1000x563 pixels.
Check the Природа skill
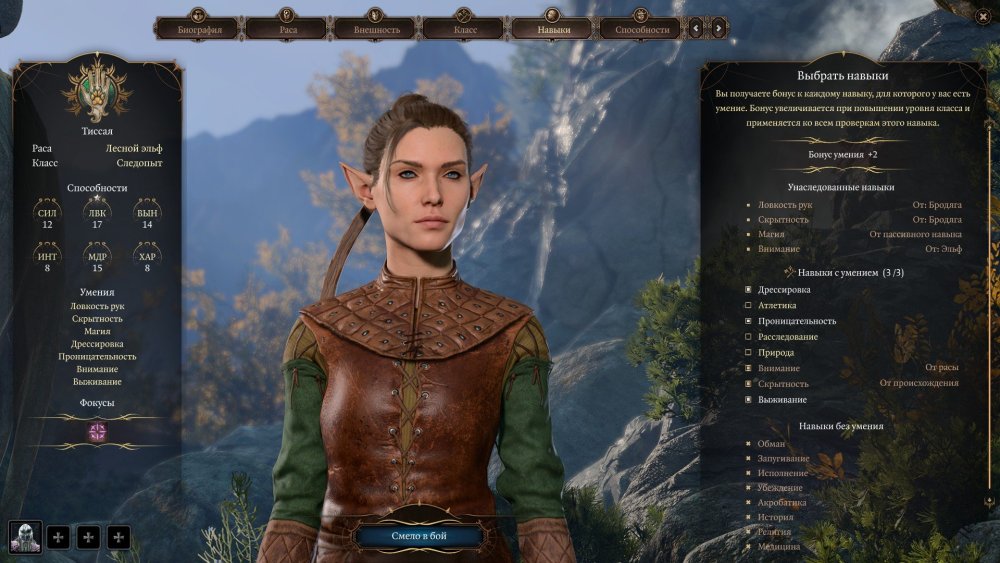click(x=748, y=353)
